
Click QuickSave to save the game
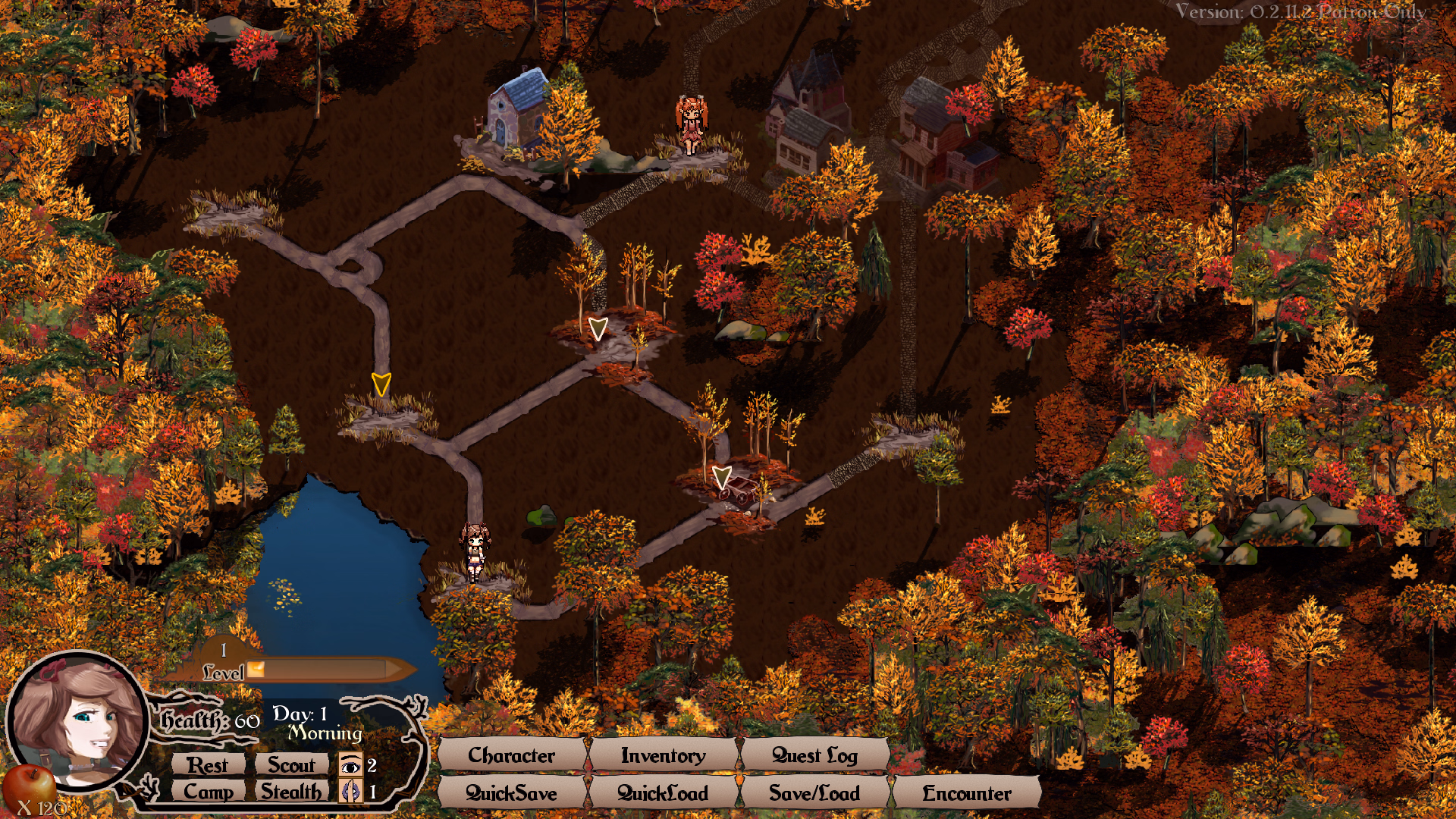tap(510, 793)
